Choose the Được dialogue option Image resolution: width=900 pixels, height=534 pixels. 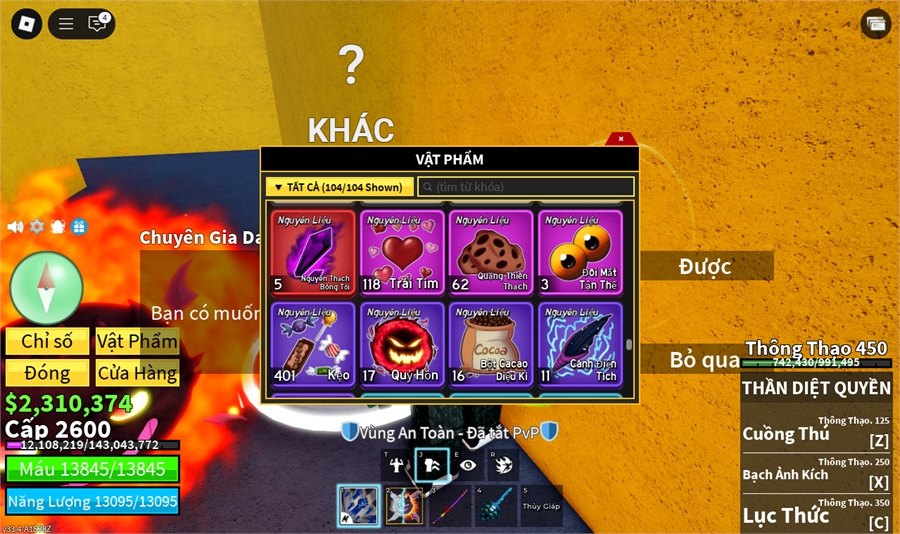pyautogui.click(x=706, y=266)
